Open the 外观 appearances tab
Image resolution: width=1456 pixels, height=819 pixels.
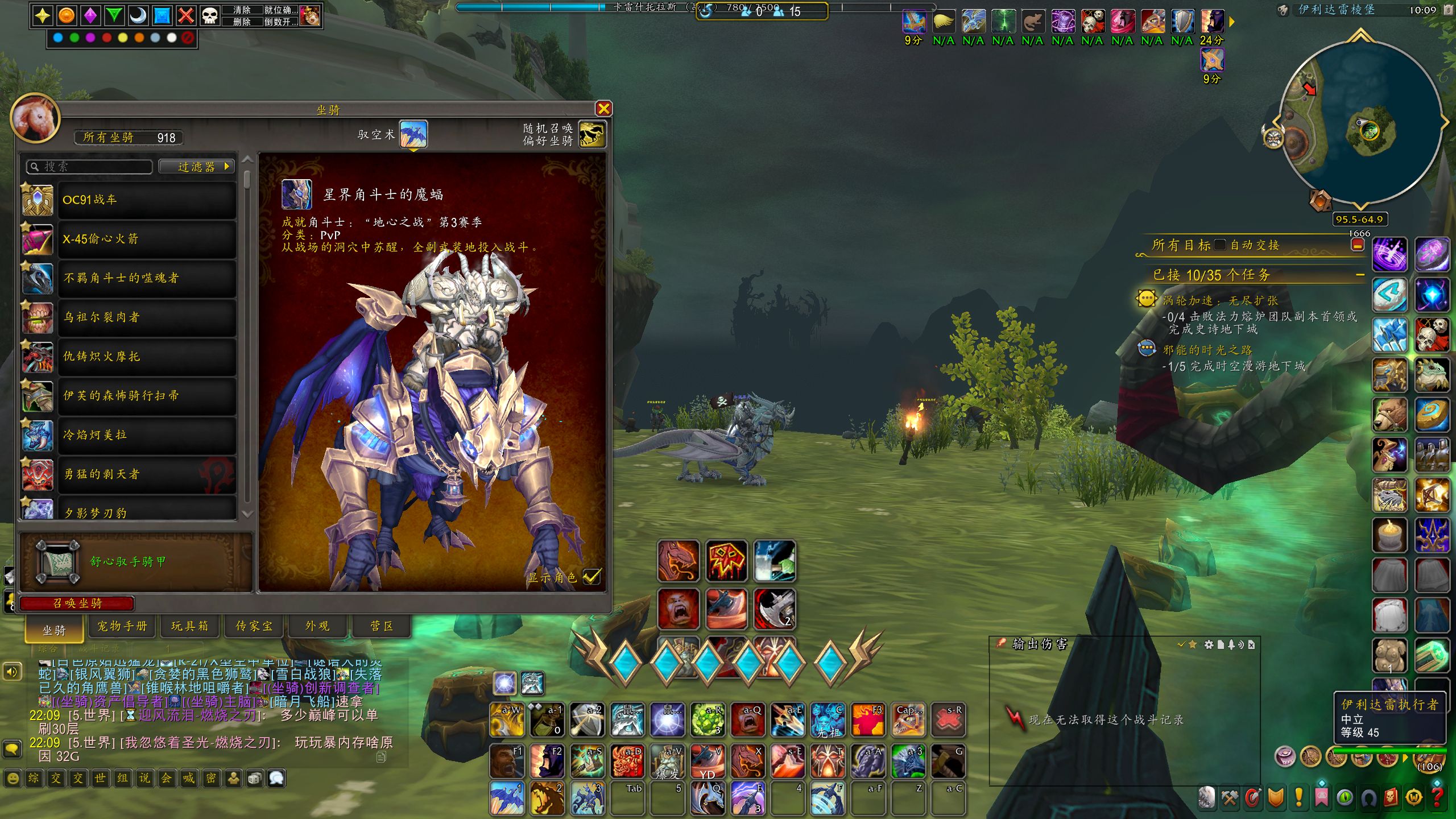tap(317, 626)
